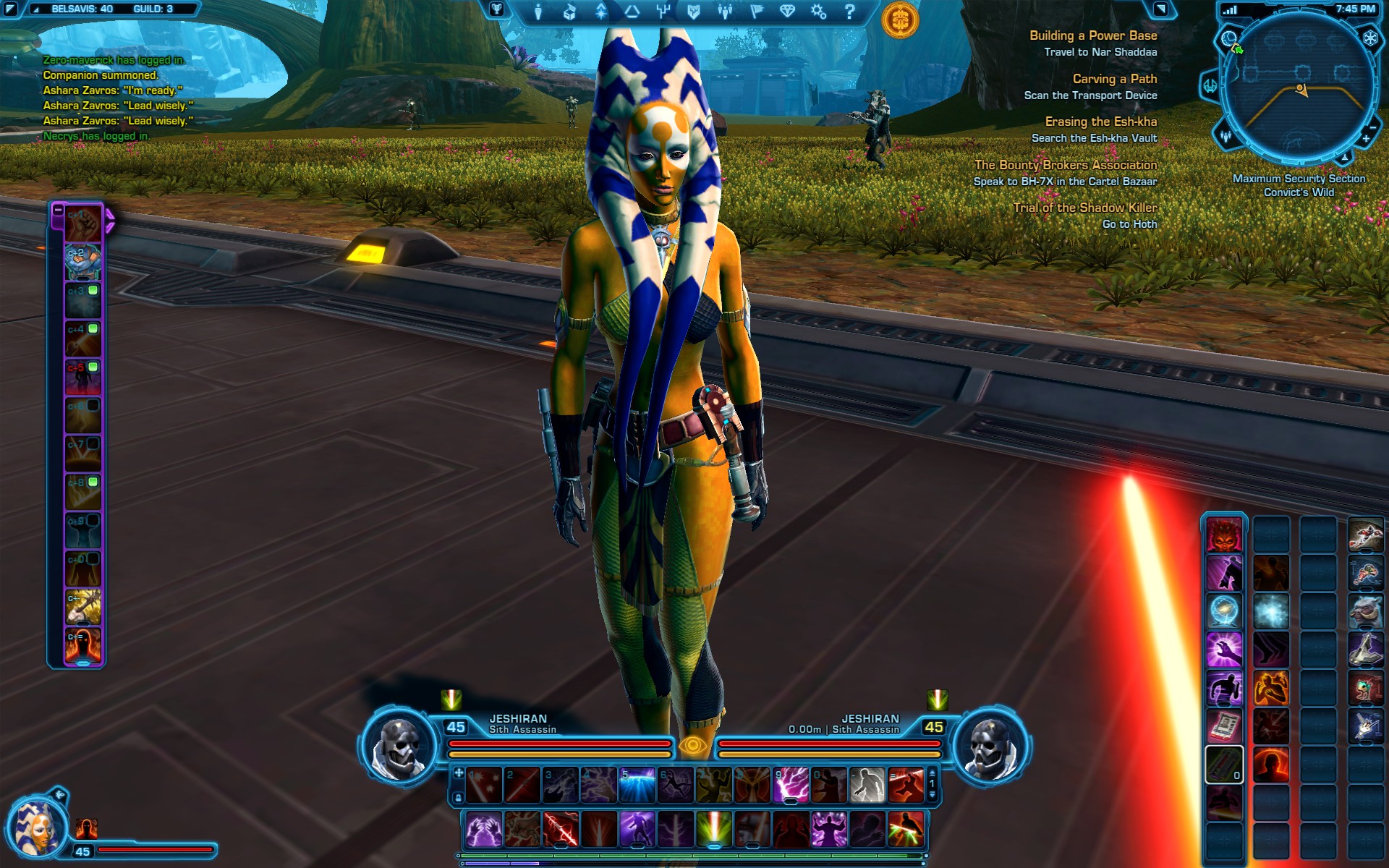
Task: Toggle the quickbar lock padlock icon
Action: [458, 797]
